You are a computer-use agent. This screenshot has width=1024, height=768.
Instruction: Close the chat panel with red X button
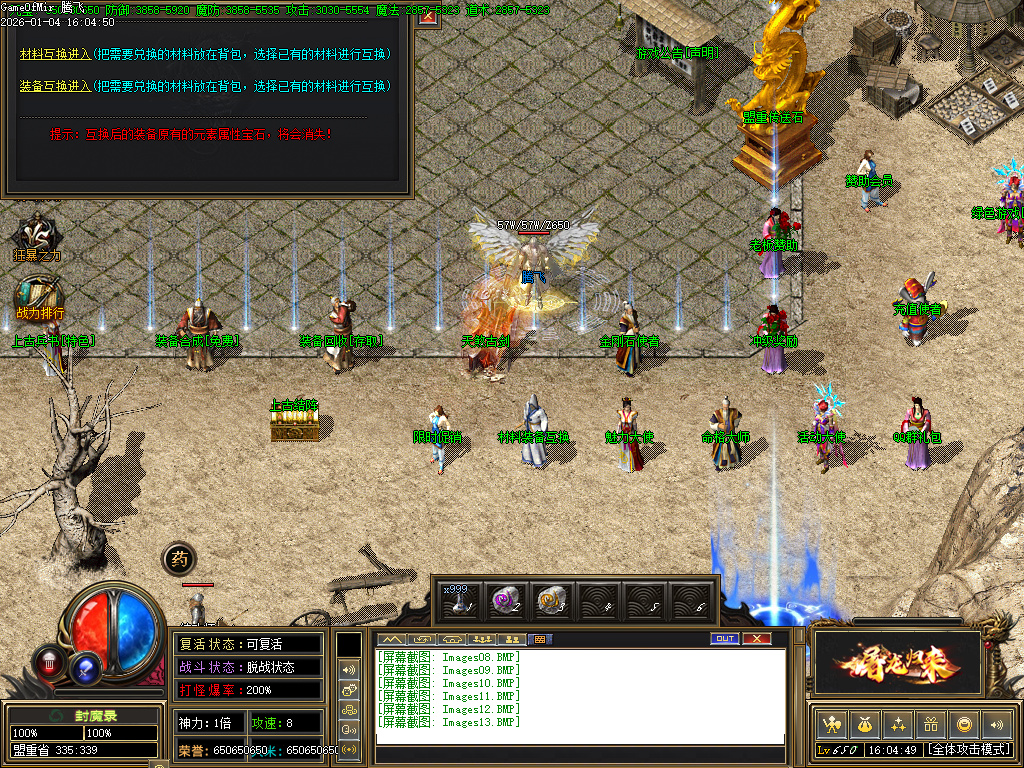(757, 639)
